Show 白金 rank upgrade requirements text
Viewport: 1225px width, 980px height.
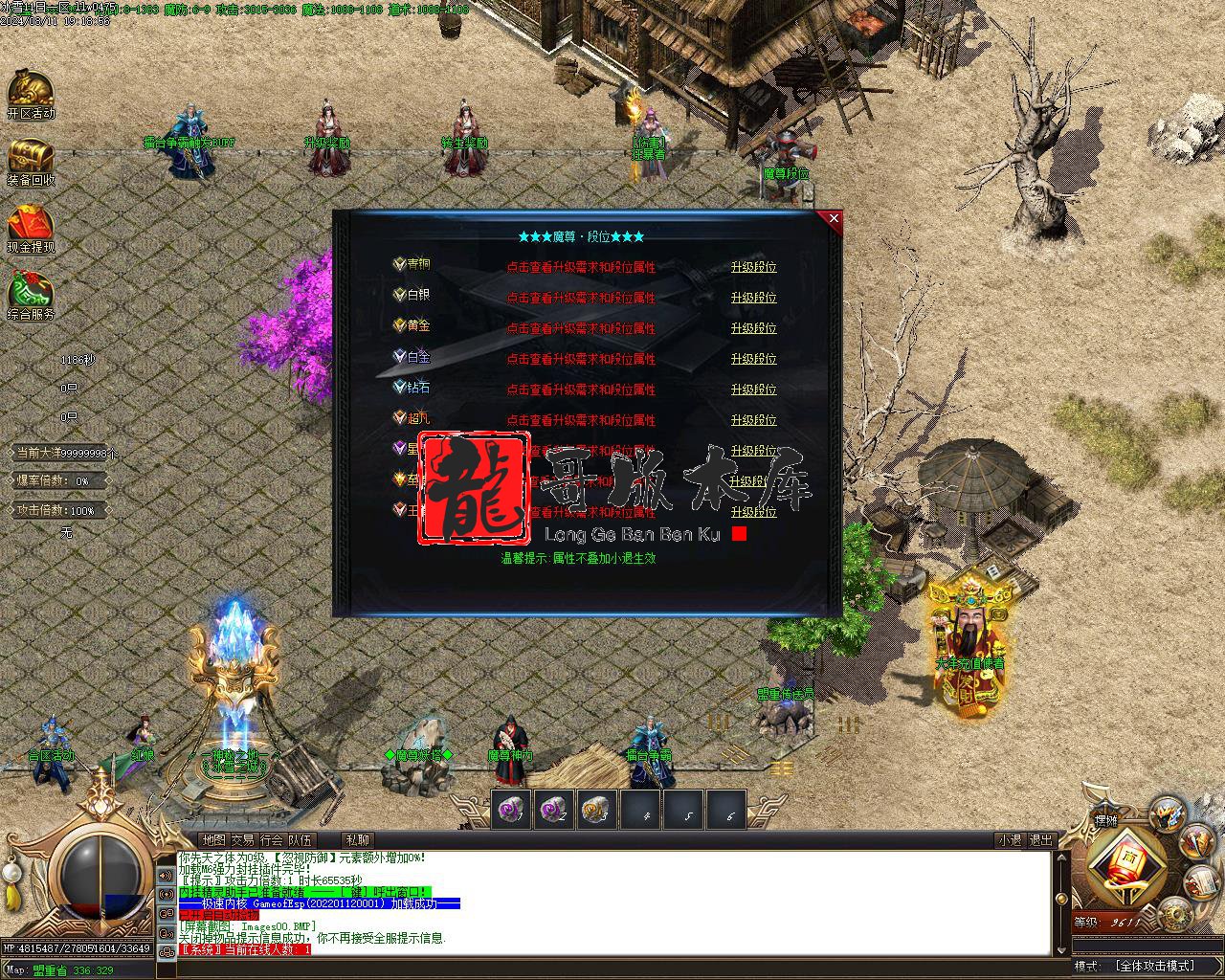pyautogui.click(x=581, y=360)
